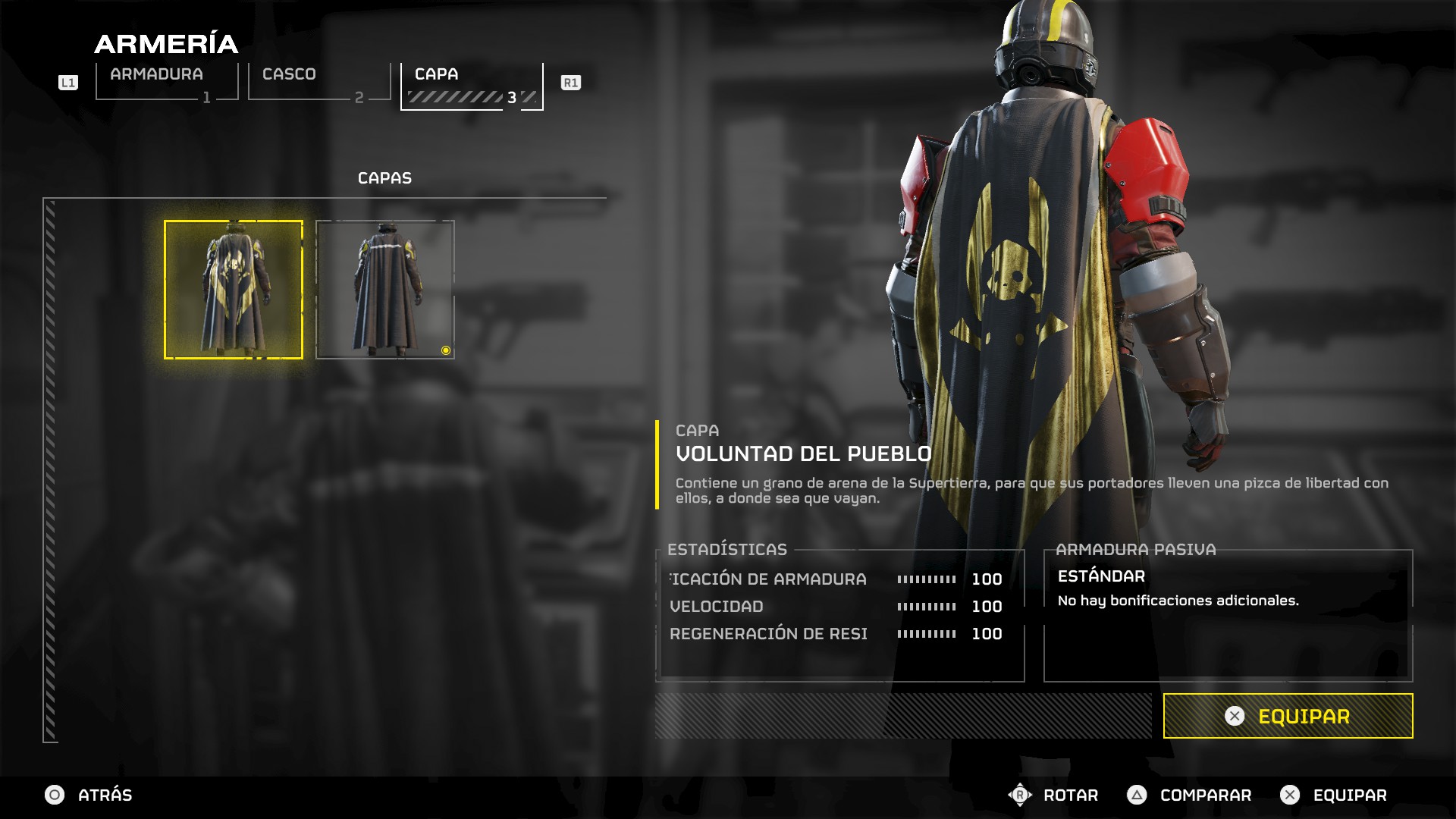This screenshot has width=1456, height=819.
Task: Select the Capa tab
Action: [x=472, y=85]
